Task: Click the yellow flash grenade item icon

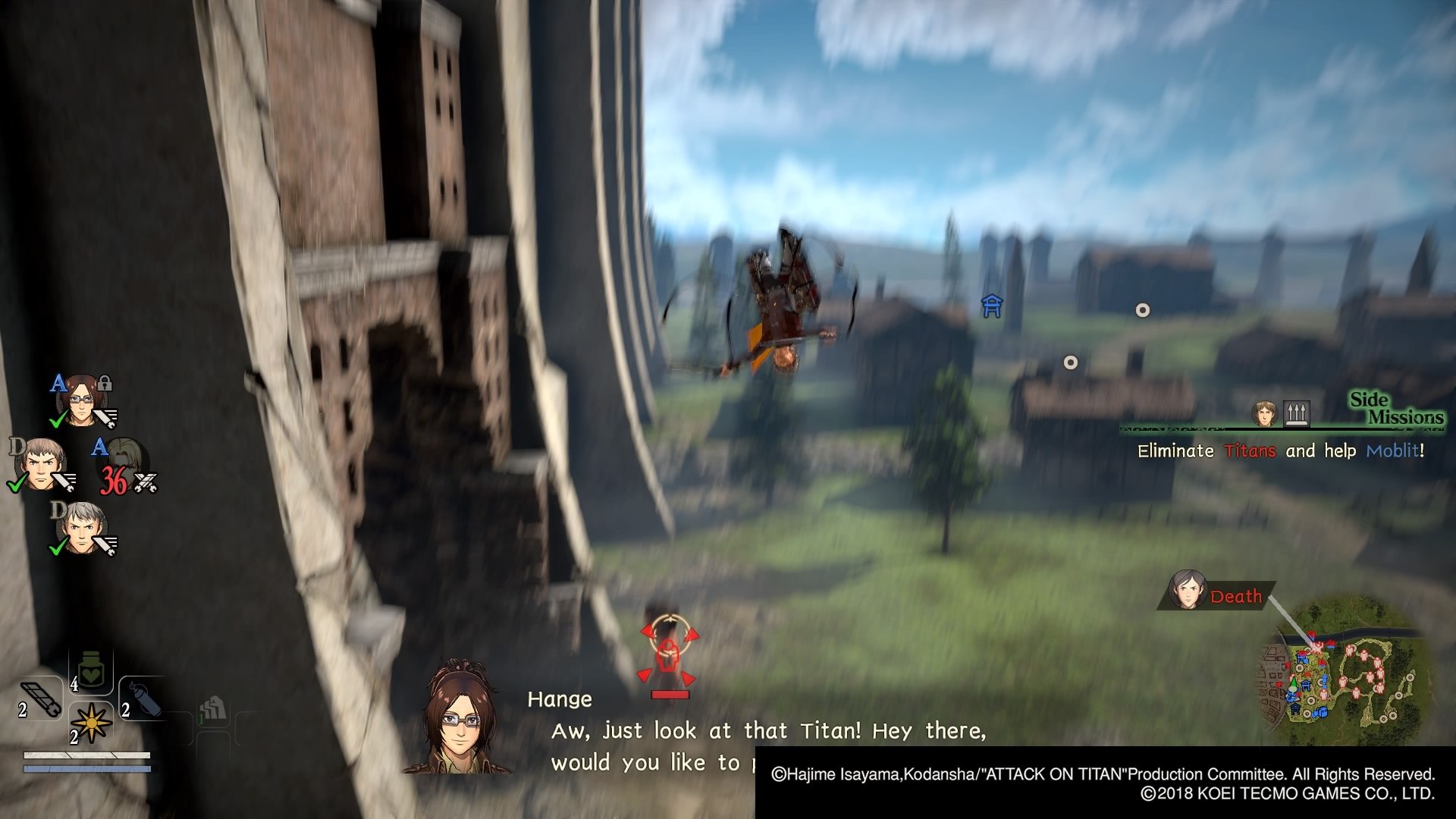Action: pyautogui.click(x=92, y=723)
